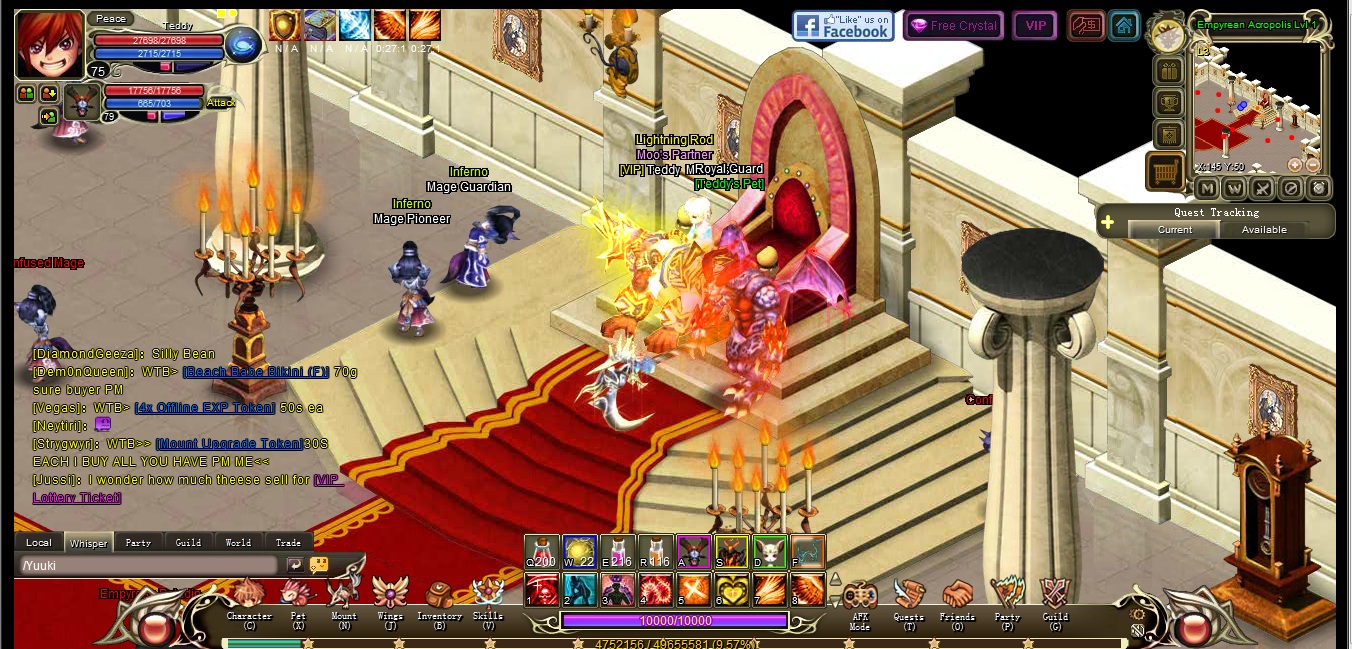Open the chat emoji picker
Screen dimensions: 1352x649
319,565
